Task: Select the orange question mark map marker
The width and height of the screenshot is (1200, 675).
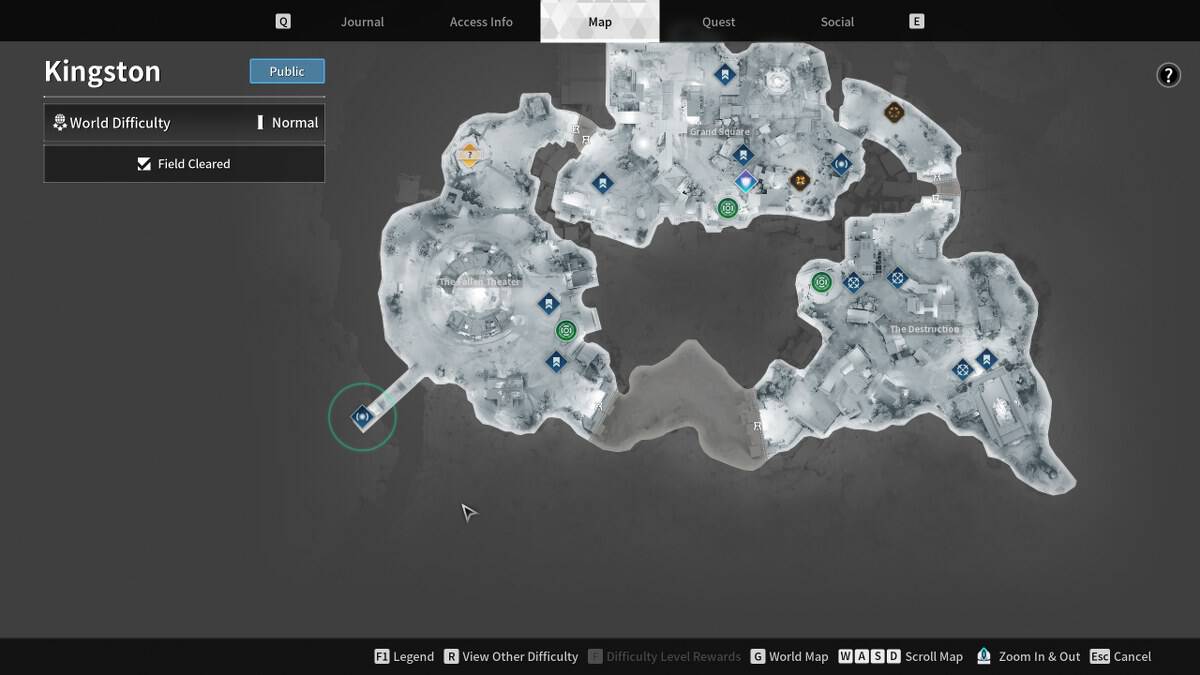Action: coord(469,155)
